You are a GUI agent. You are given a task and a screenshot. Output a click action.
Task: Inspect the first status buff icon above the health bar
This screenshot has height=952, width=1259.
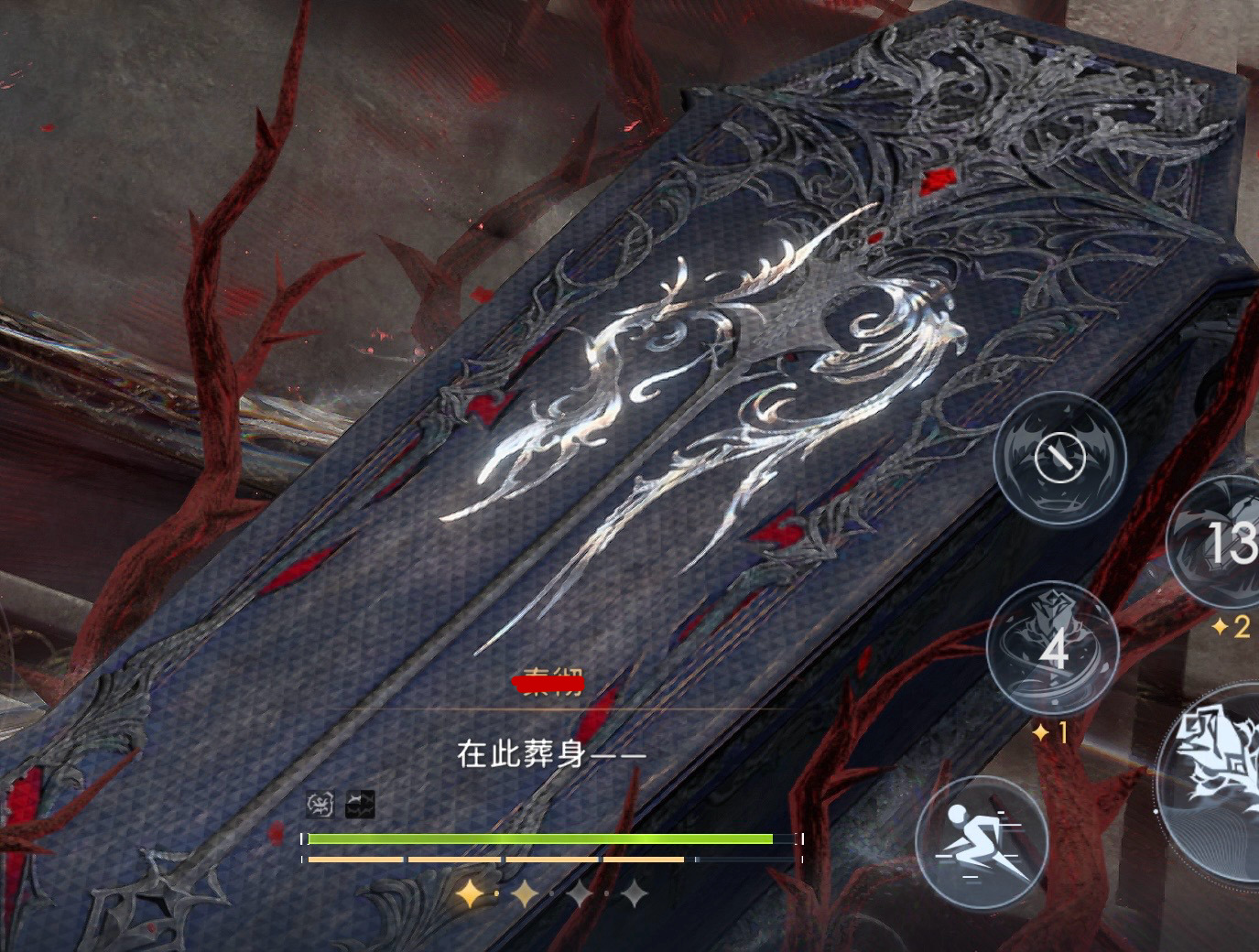(x=320, y=805)
